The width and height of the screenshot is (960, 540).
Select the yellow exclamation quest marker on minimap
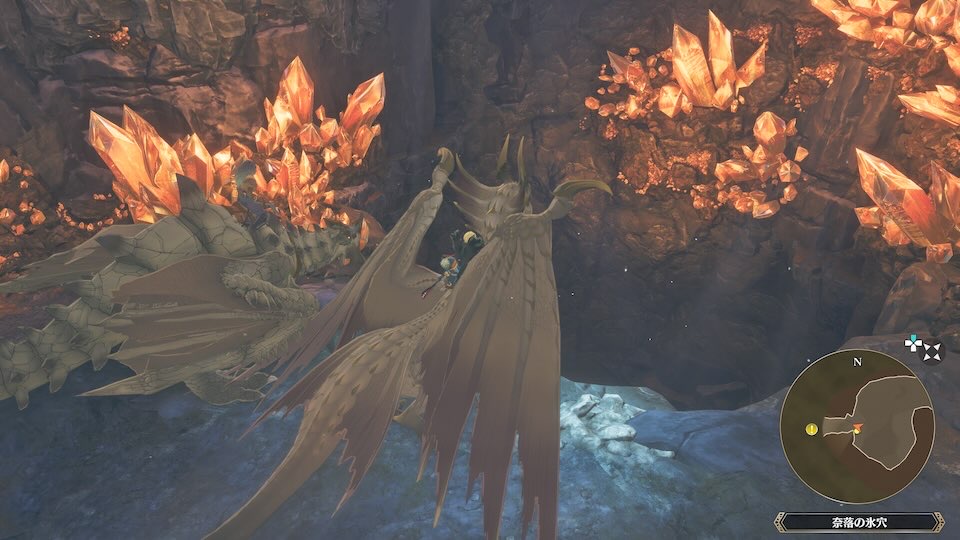click(811, 430)
